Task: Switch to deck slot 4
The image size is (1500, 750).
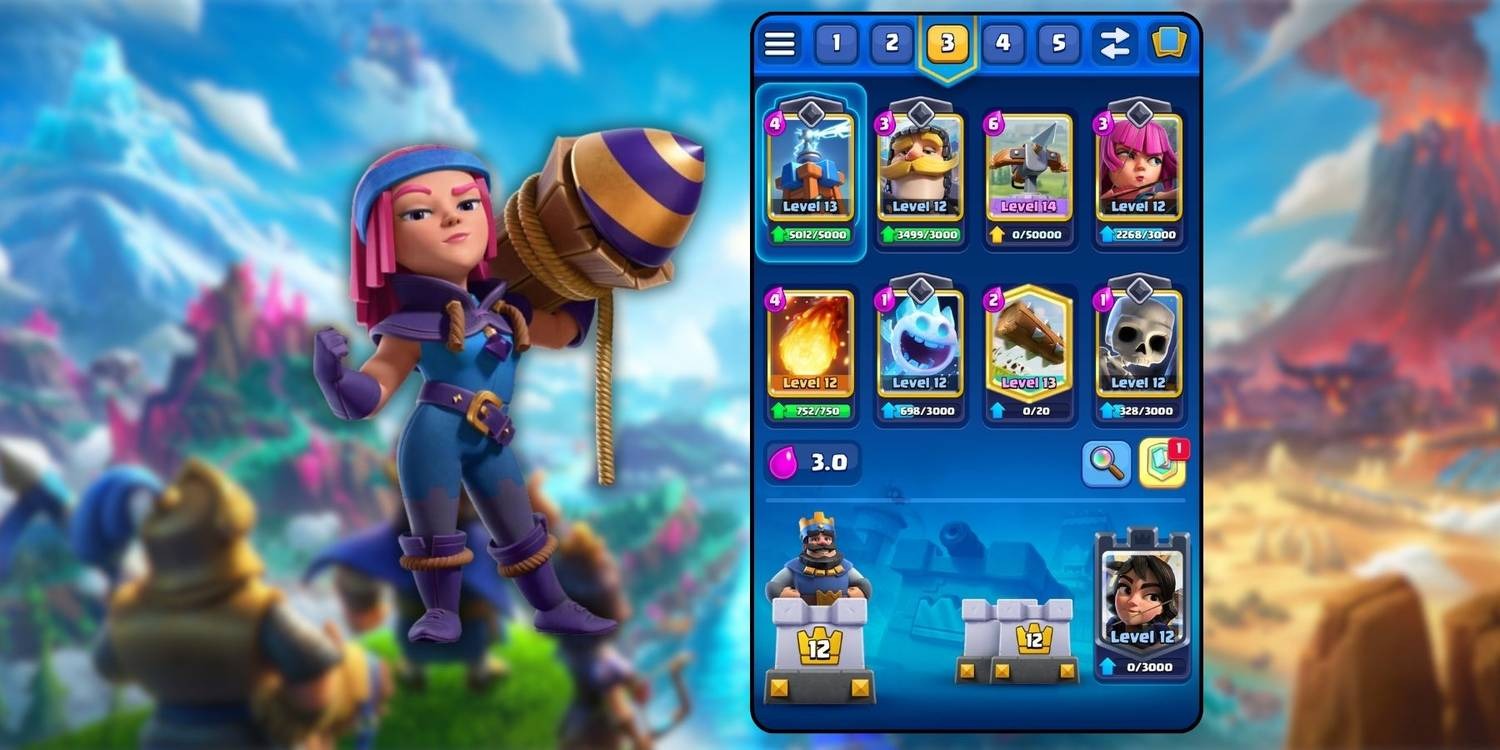Action: [1002, 43]
